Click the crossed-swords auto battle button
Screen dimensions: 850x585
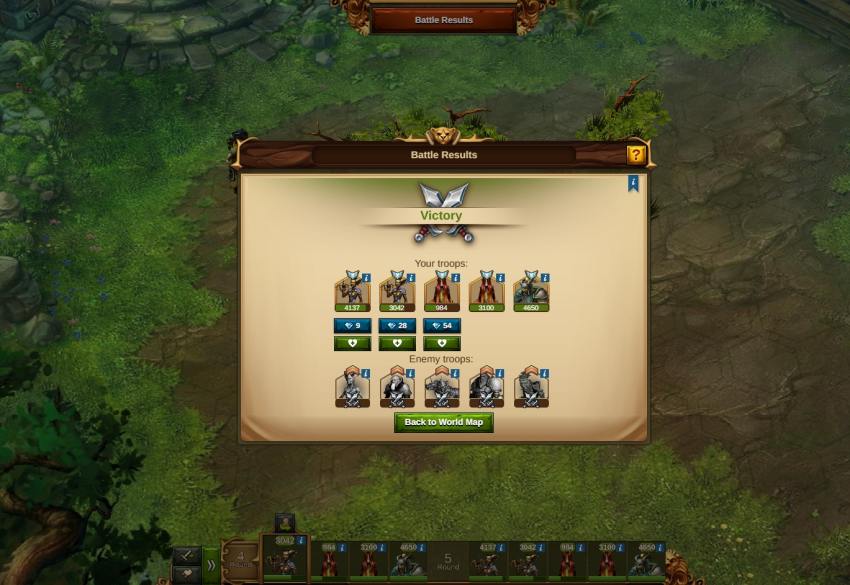coord(186,556)
